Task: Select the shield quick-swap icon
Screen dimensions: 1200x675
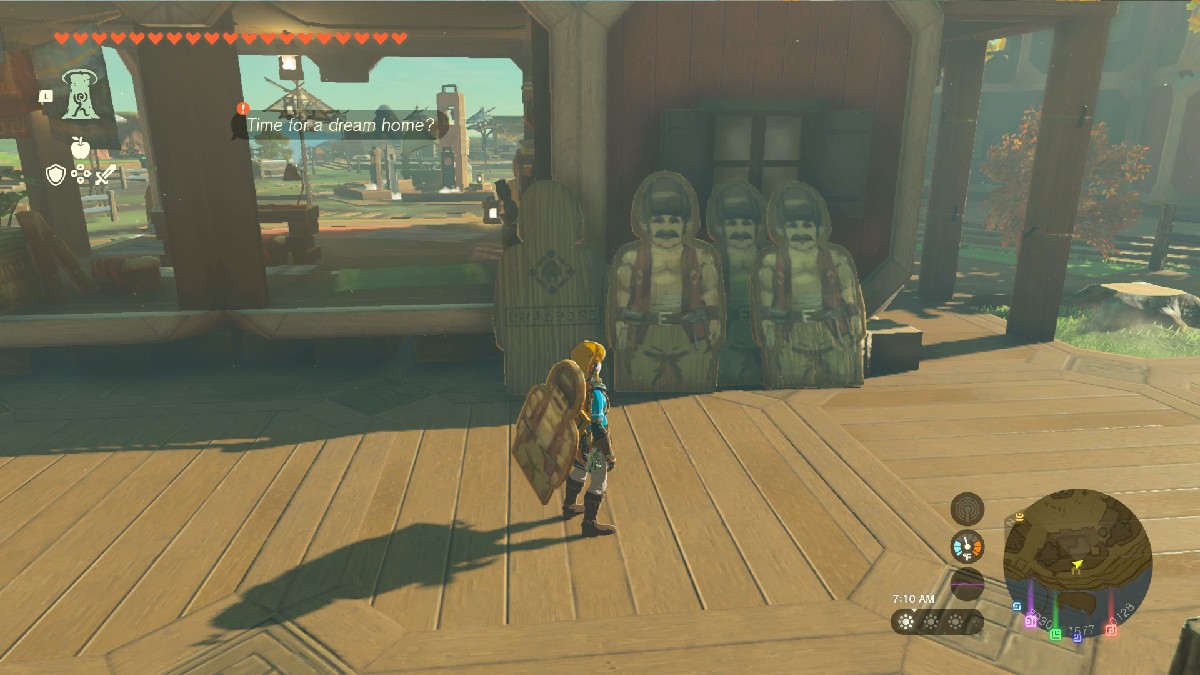Action: (56, 176)
